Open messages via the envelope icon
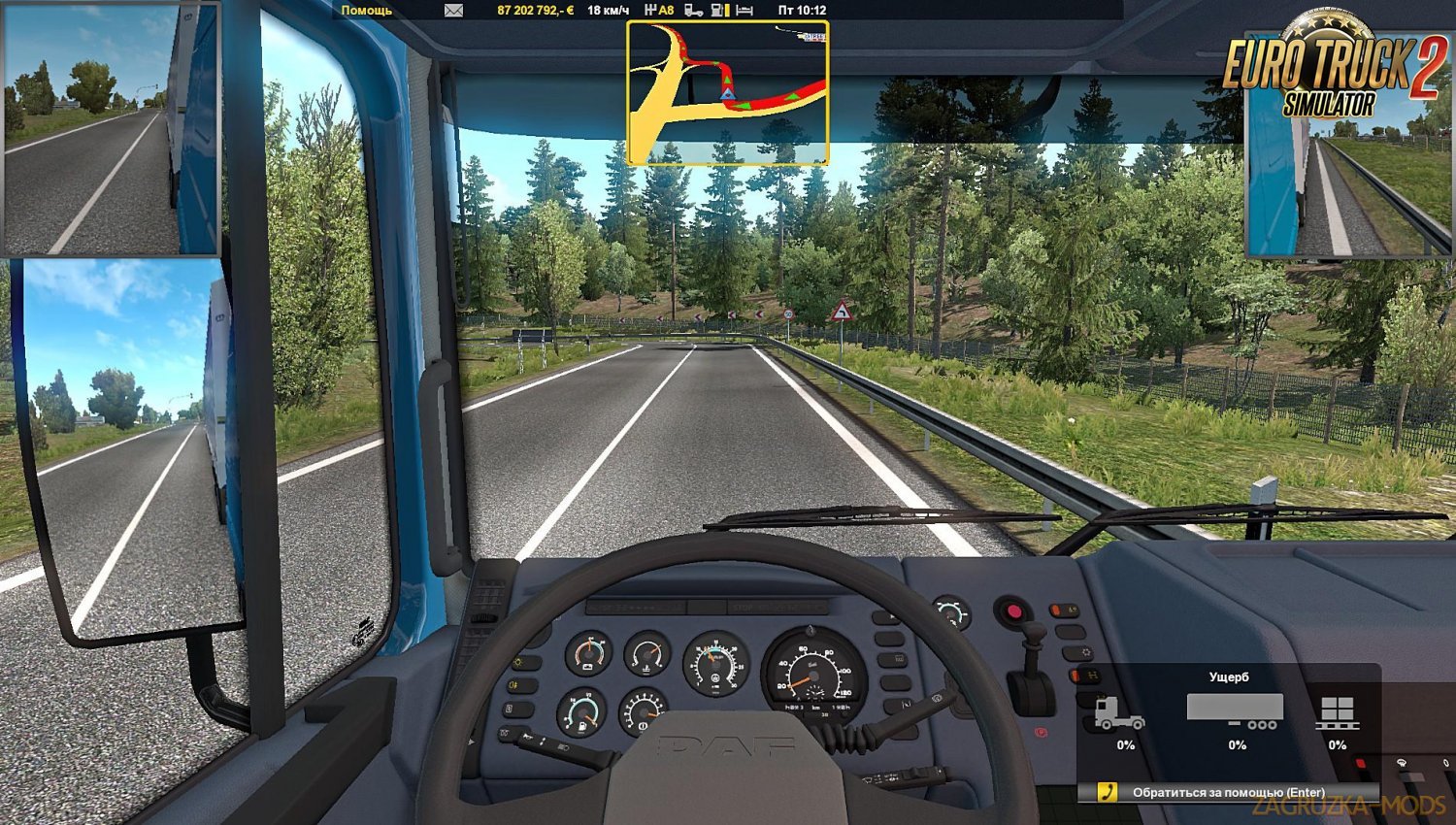 click(x=452, y=11)
